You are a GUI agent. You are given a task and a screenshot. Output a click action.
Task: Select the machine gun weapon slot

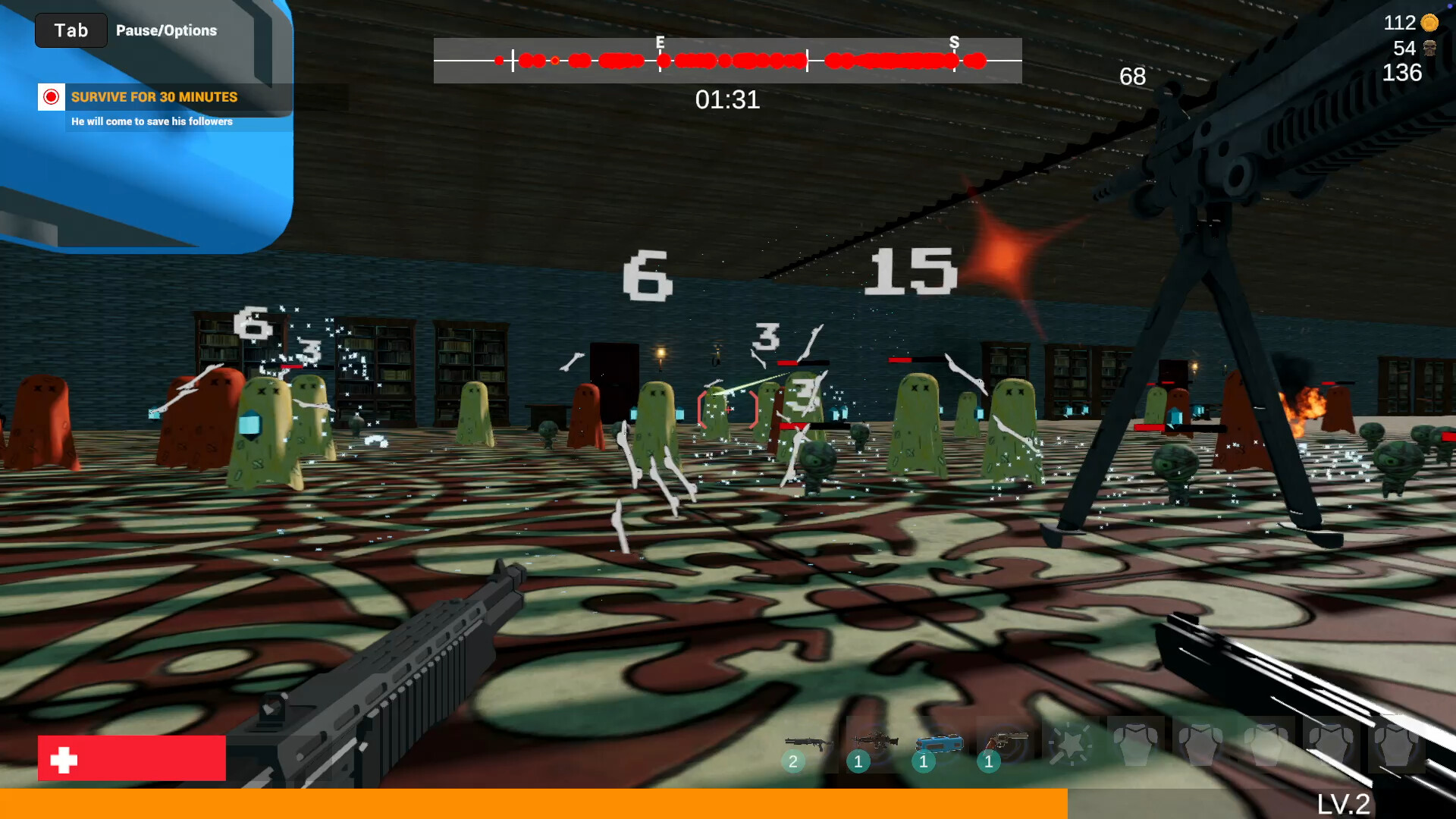874,743
